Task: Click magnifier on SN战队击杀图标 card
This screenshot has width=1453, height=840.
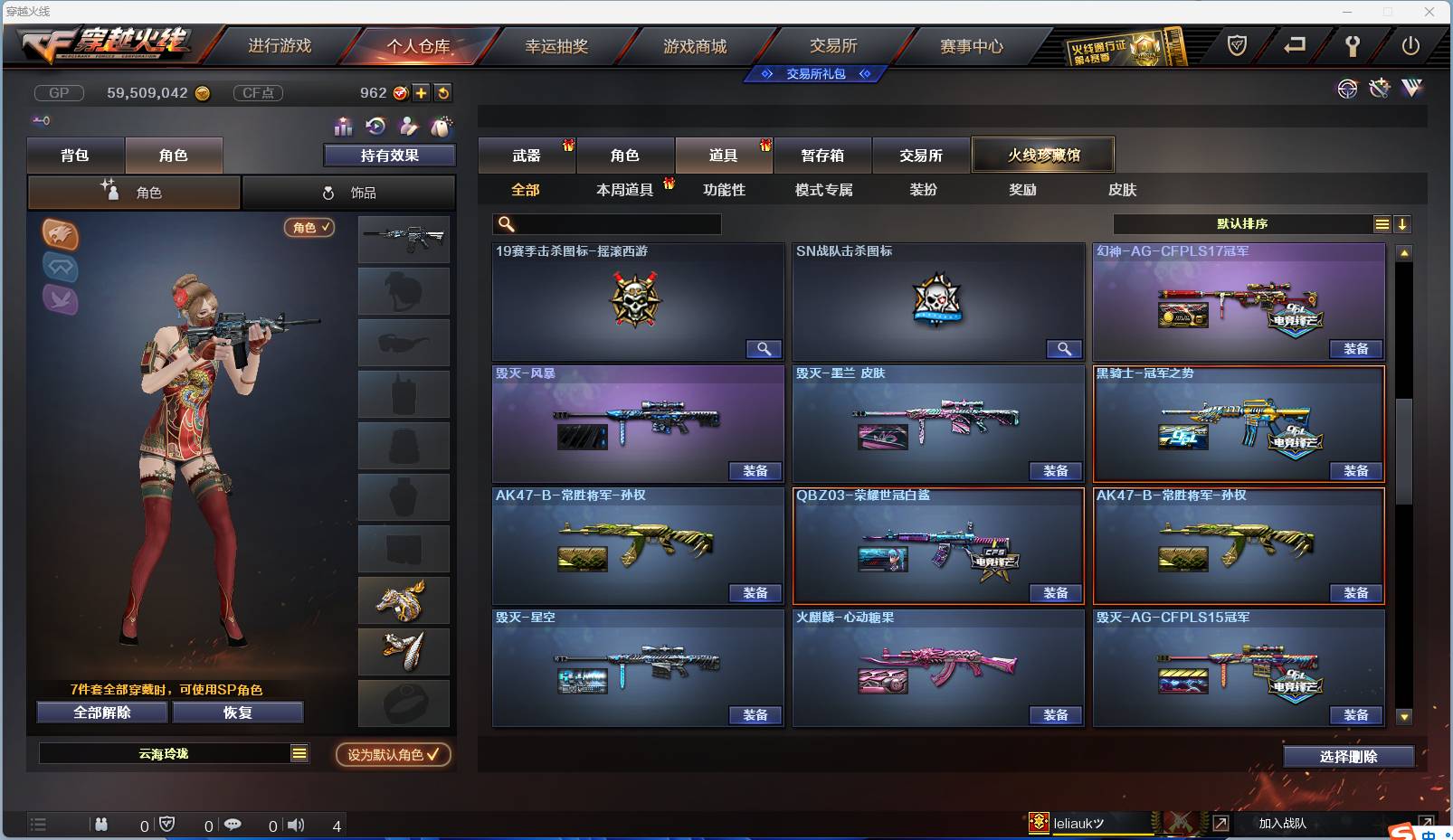Action: tap(1064, 348)
